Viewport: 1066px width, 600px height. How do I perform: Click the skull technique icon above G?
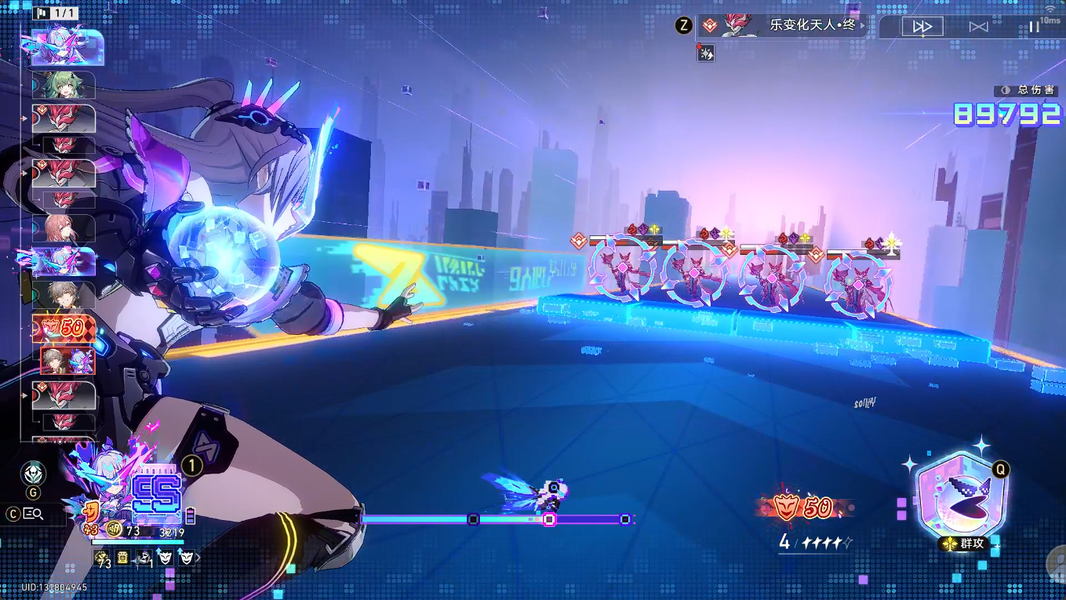click(33, 474)
